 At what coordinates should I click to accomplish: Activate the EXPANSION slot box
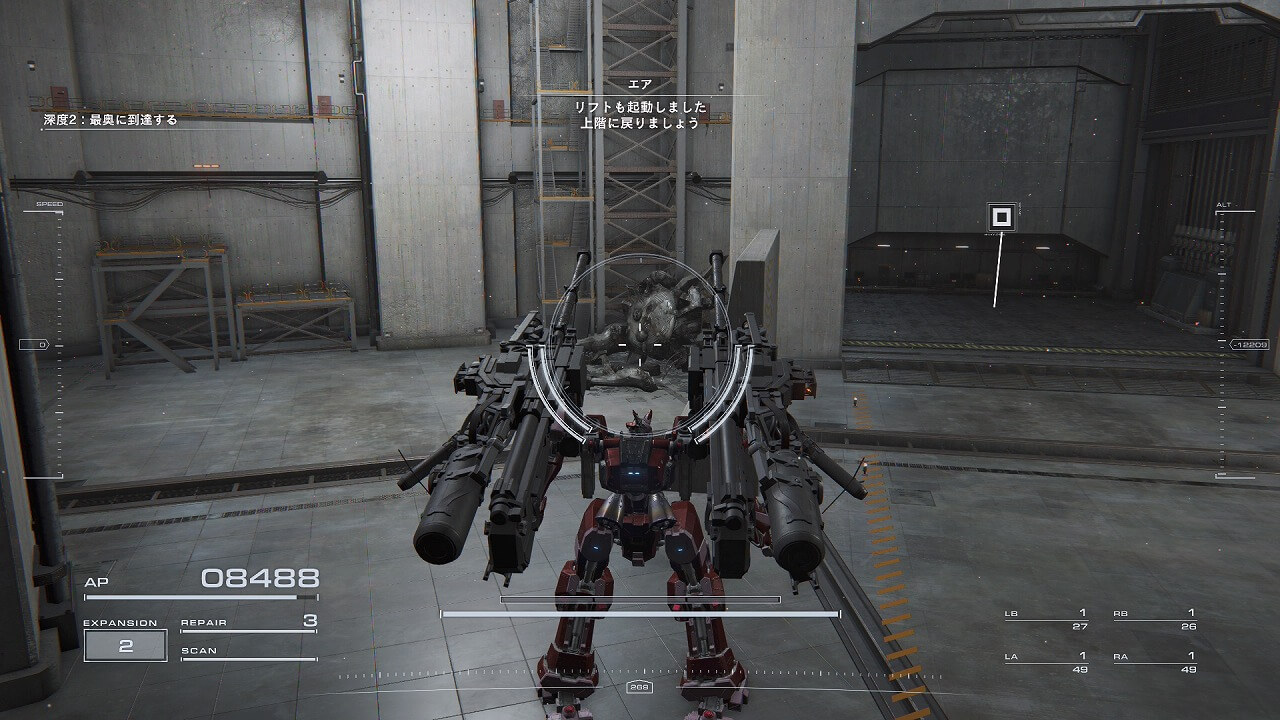pyautogui.click(x=125, y=645)
